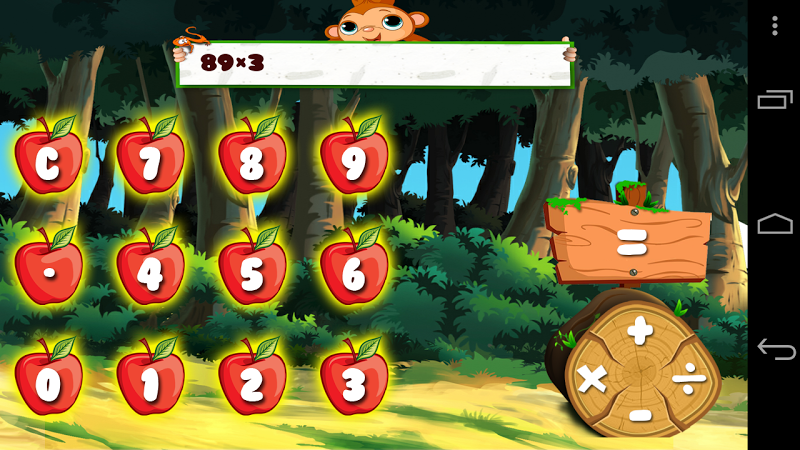Tap the C clear apple
800x450 pixels.
coord(48,160)
